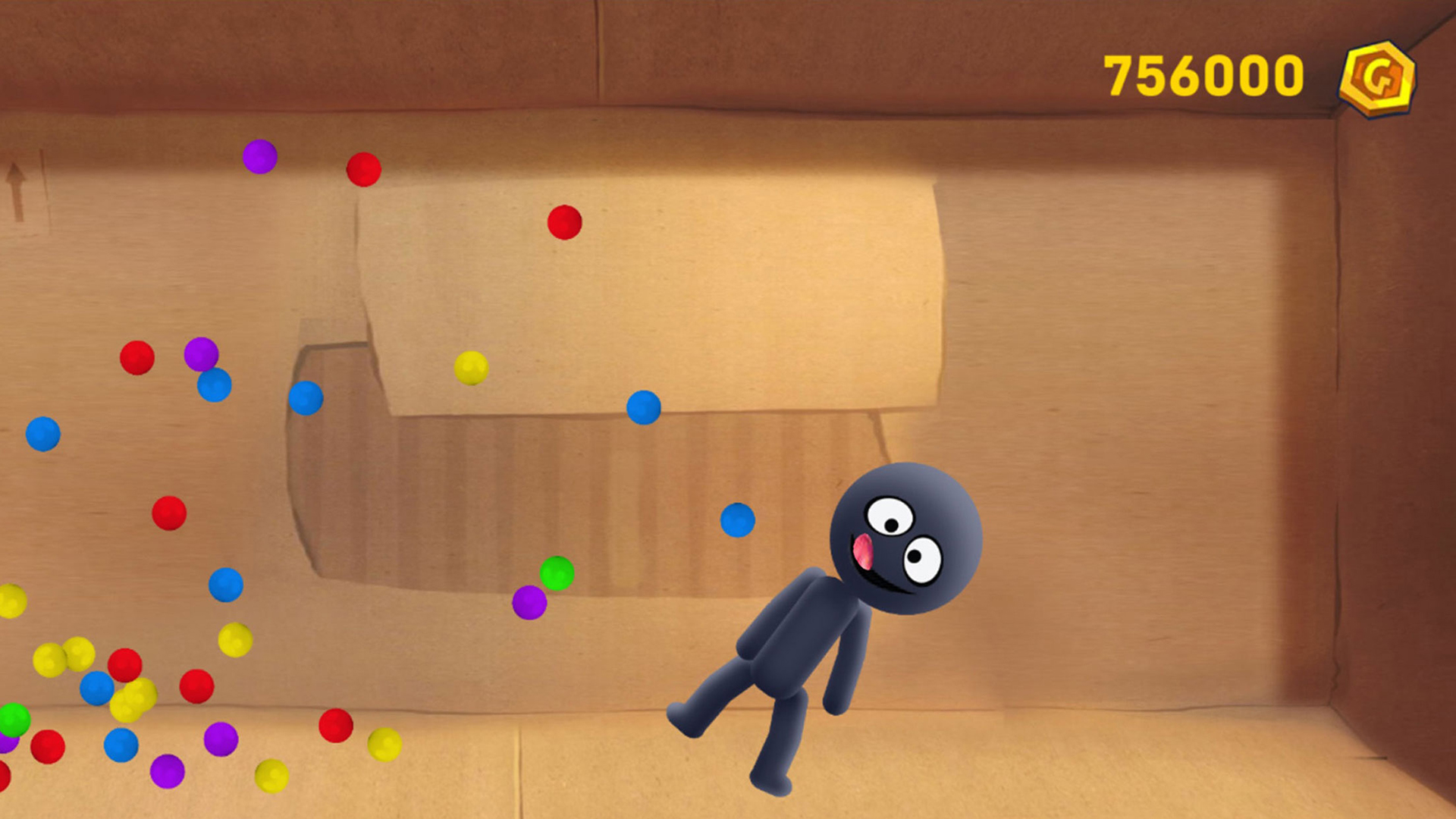Click the blue ball beside the stickman's head
1456x819 pixels.
736,521
